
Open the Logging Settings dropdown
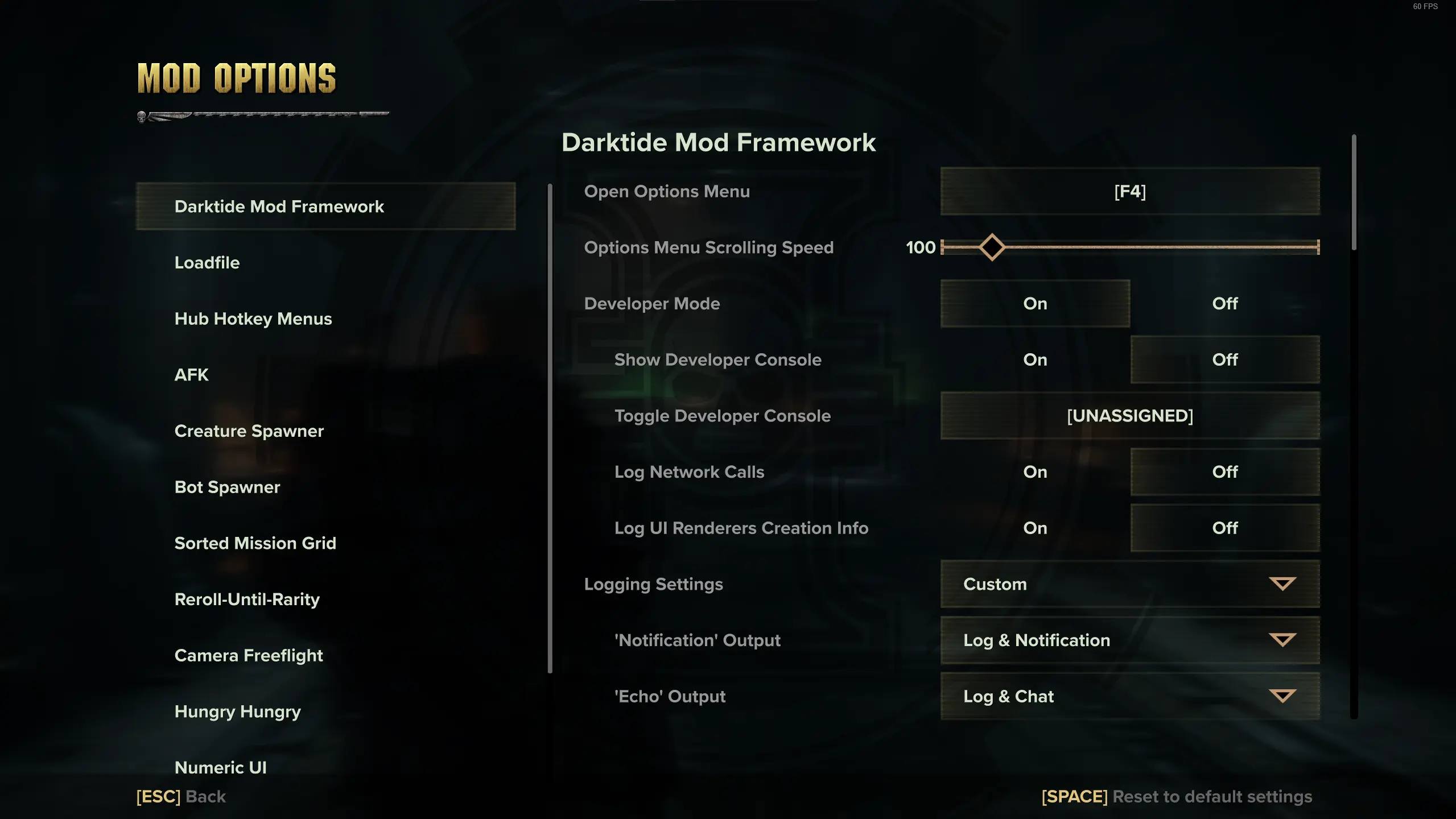point(1130,584)
